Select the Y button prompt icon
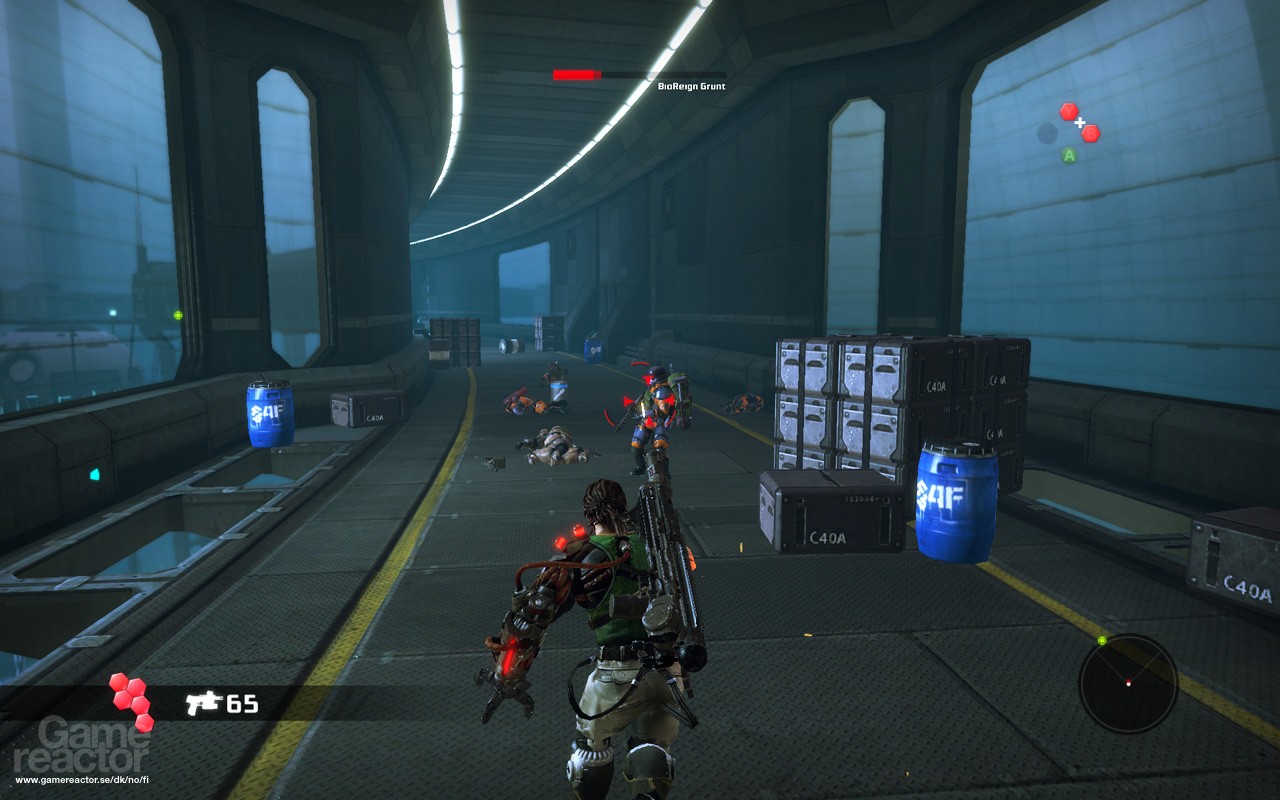Screen dimensions: 1280x800 tap(1069, 111)
